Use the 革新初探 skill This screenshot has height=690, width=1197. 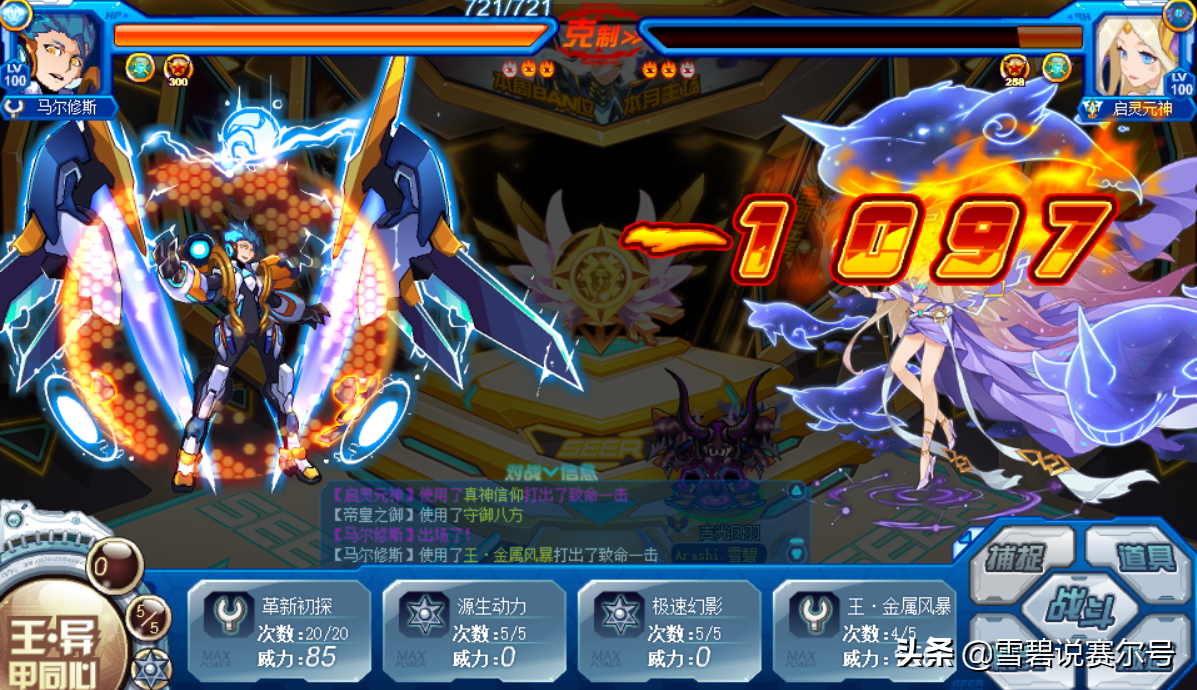click(x=279, y=631)
